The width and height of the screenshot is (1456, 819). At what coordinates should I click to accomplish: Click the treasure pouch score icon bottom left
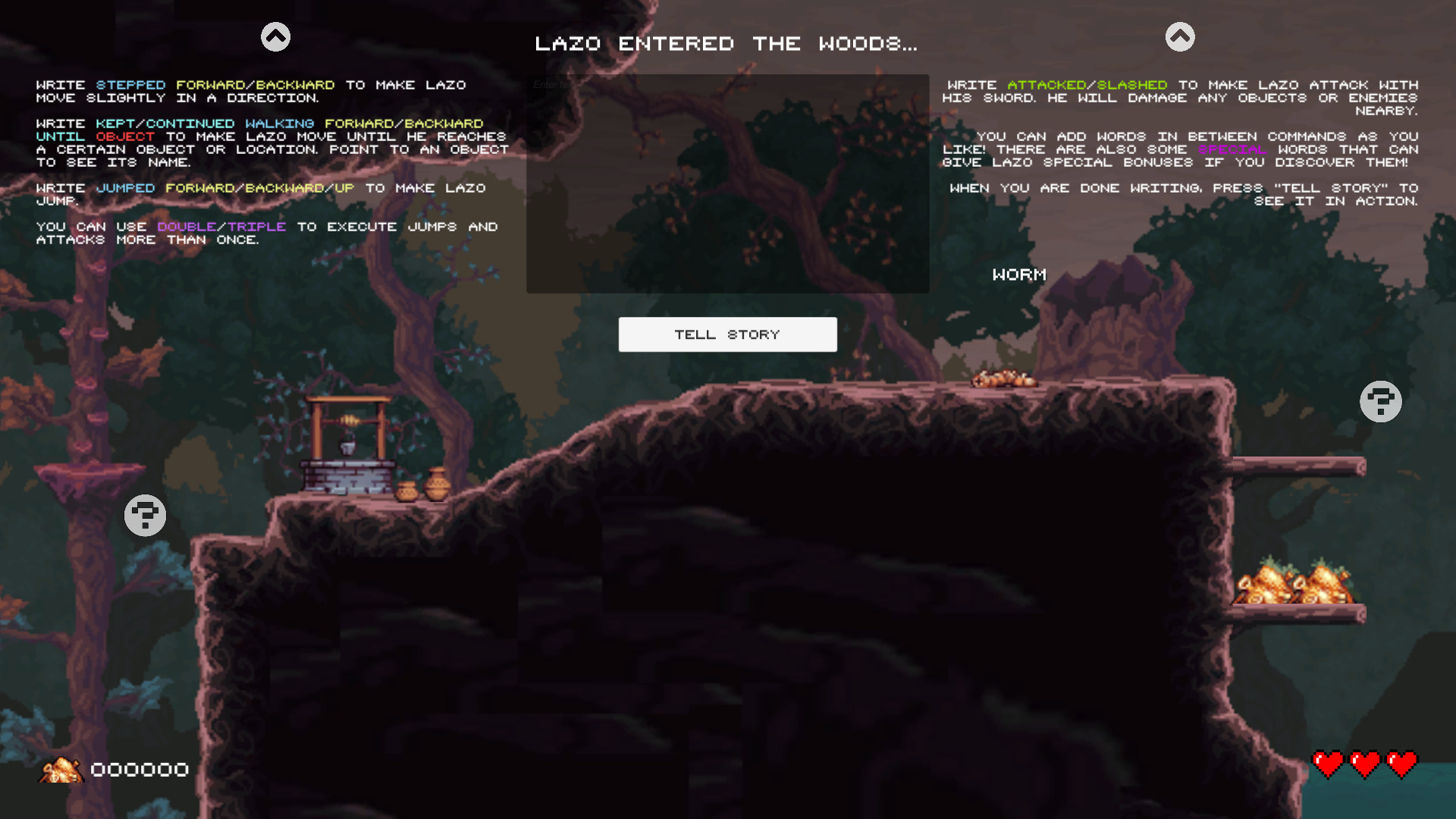(61, 769)
